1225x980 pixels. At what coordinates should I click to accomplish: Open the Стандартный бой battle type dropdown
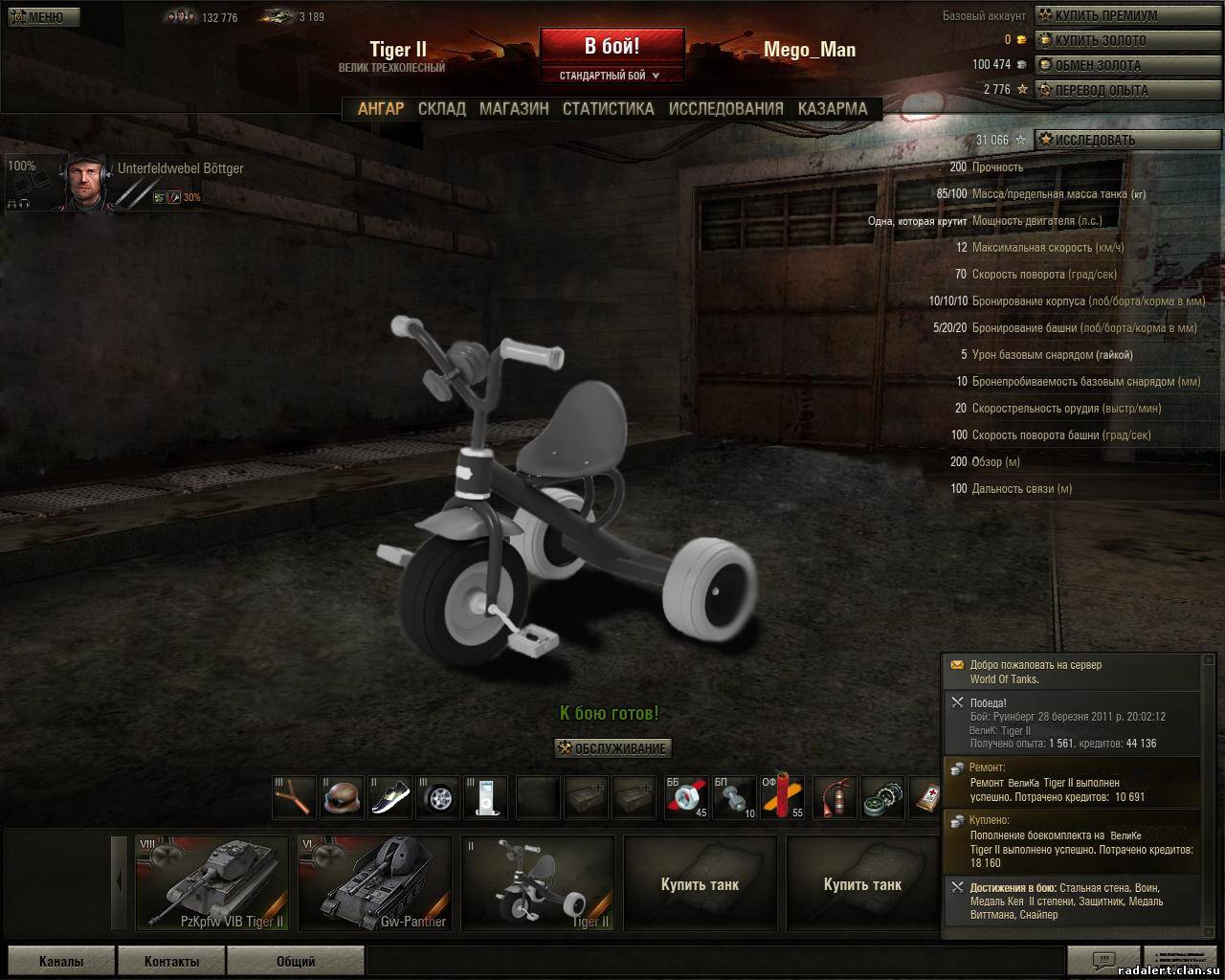pyautogui.click(x=612, y=76)
